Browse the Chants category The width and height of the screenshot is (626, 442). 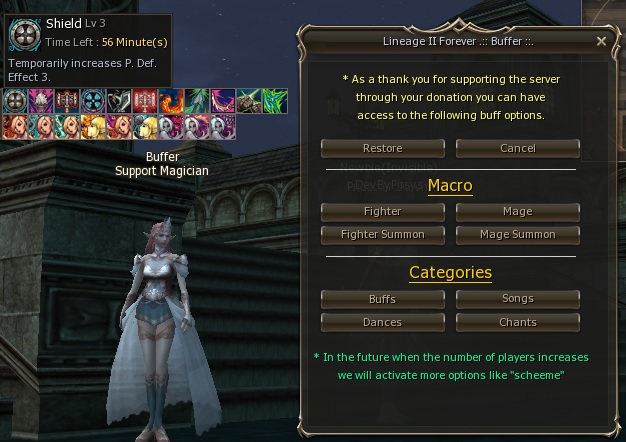click(517, 322)
